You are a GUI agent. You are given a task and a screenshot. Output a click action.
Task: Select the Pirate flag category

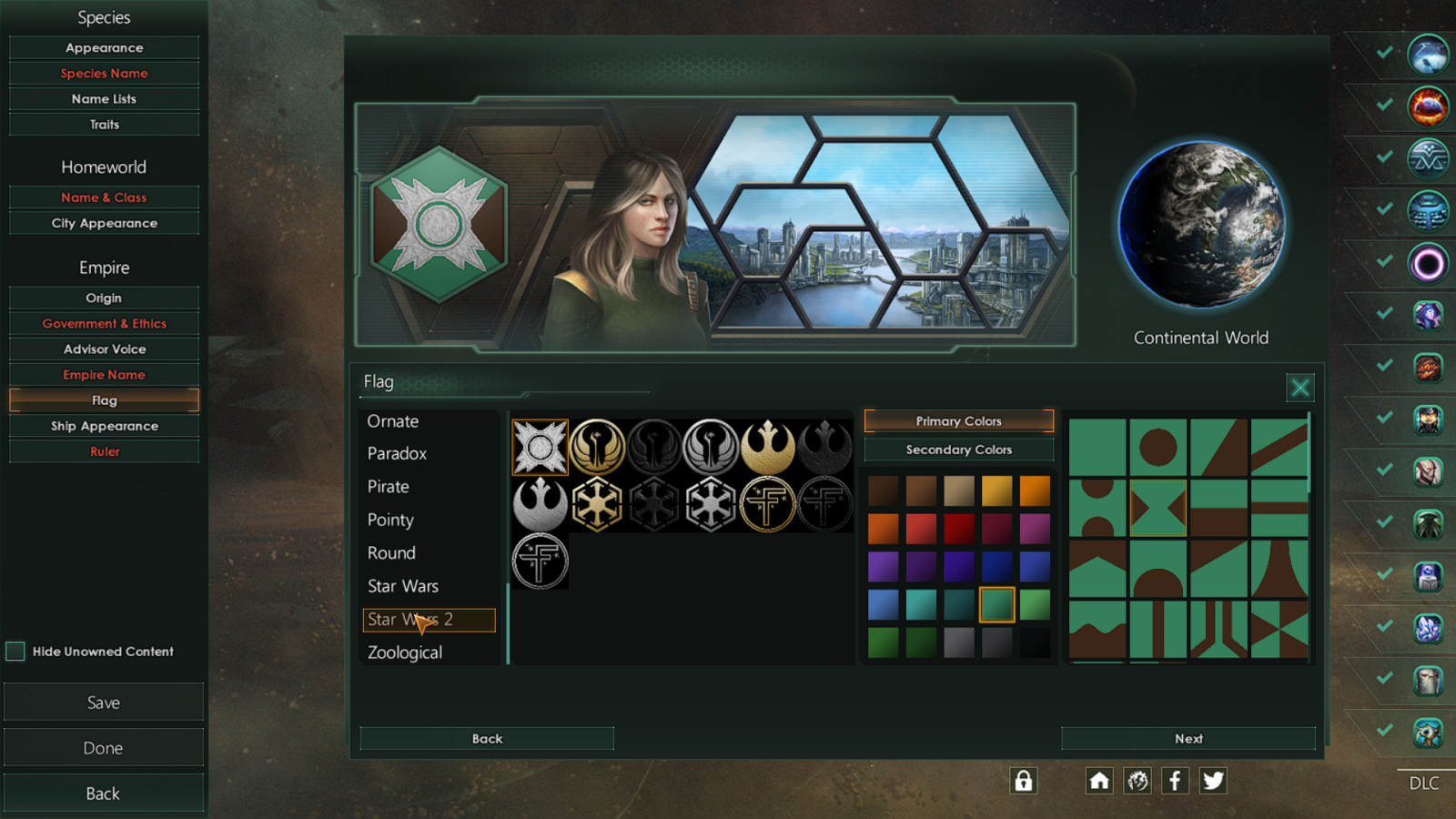pyautogui.click(x=389, y=487)
